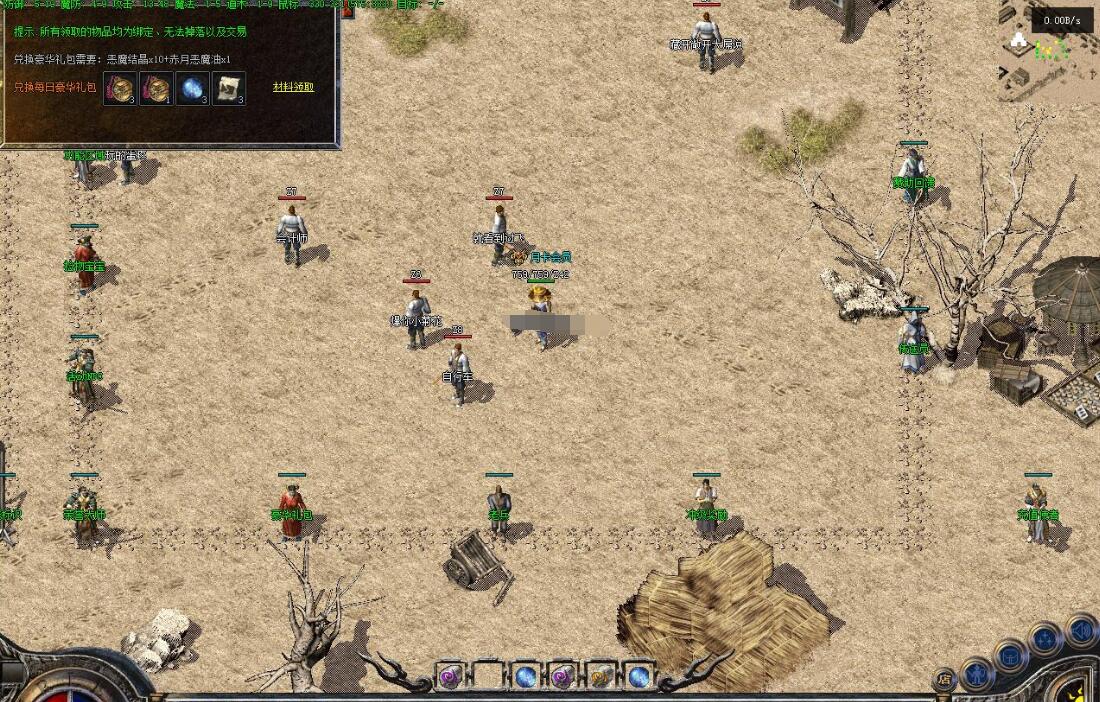Choose the gold medallion reward with count 1

(156, 89)
